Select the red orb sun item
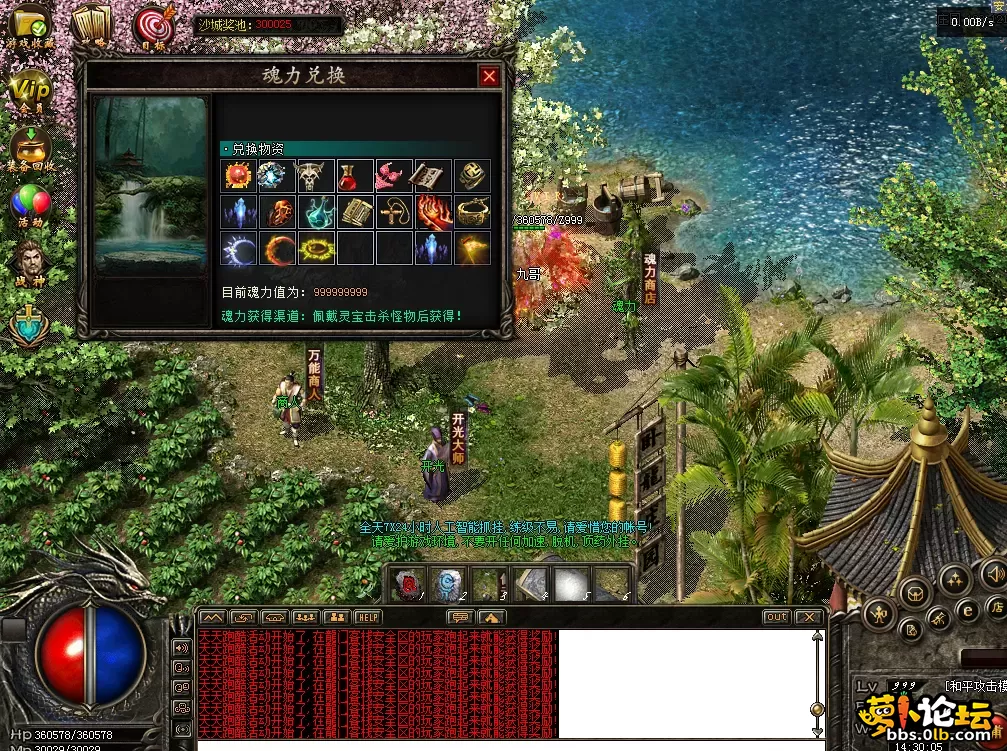 (x=239, y=176)
